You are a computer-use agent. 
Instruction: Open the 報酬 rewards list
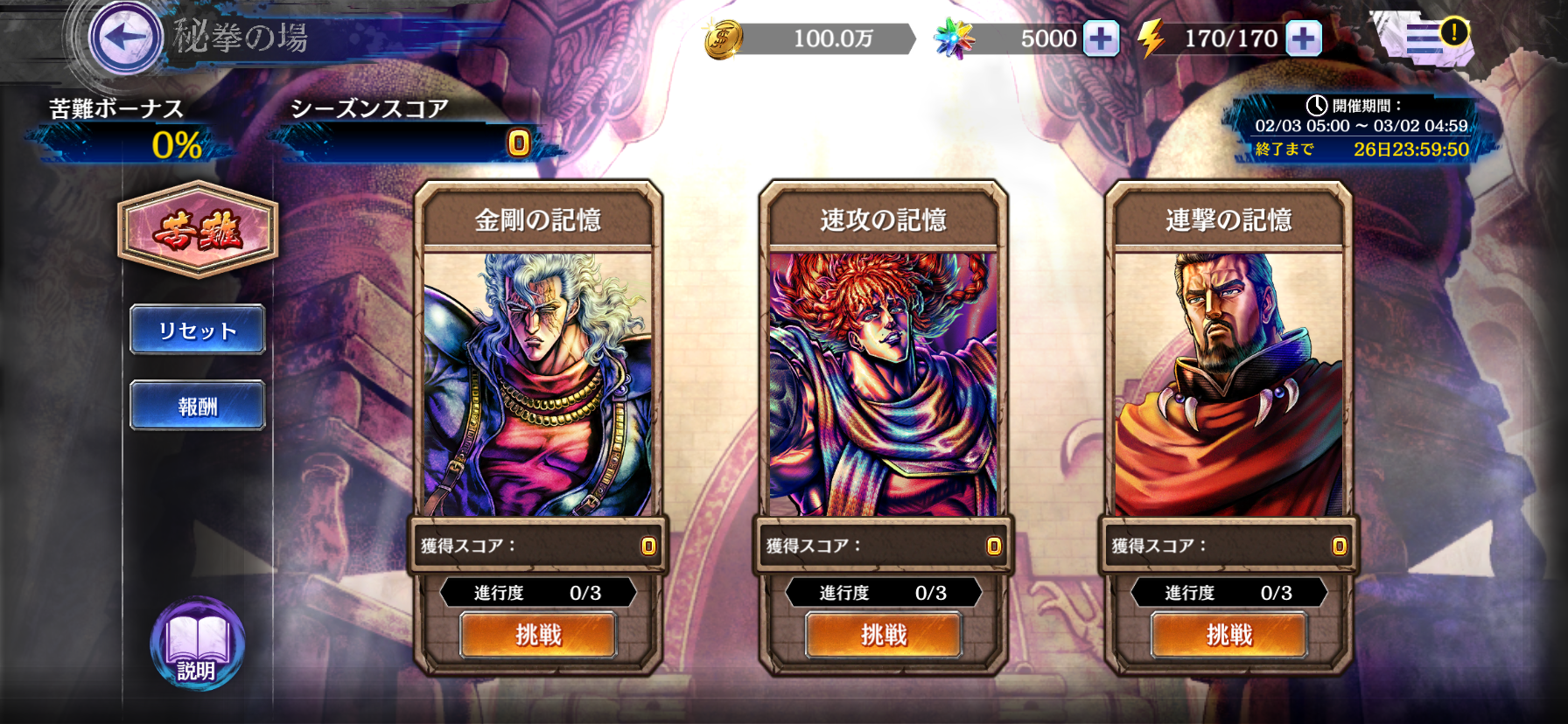[x=197, y=404]
